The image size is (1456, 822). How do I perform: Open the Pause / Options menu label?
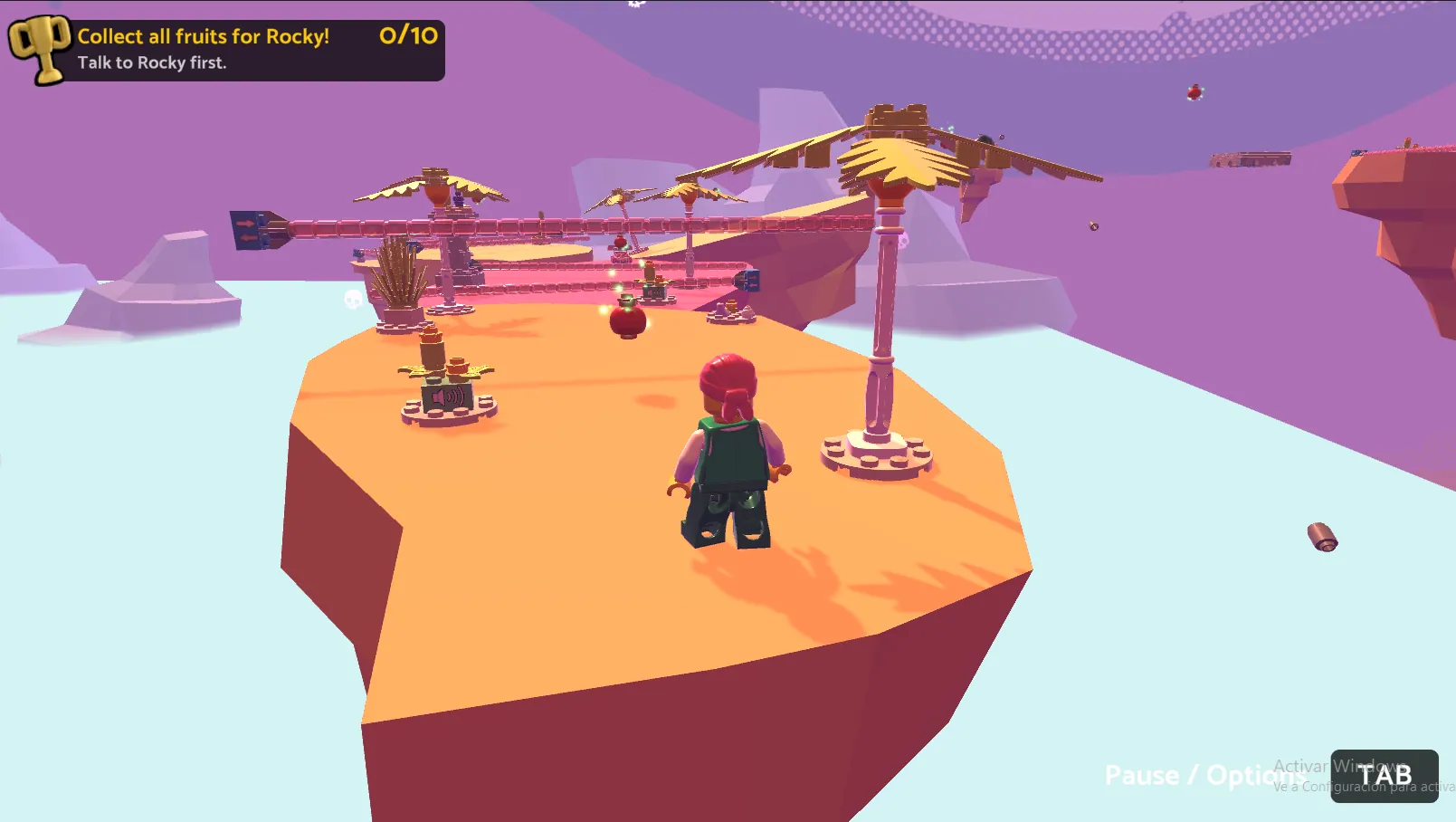pos(1203,776)
